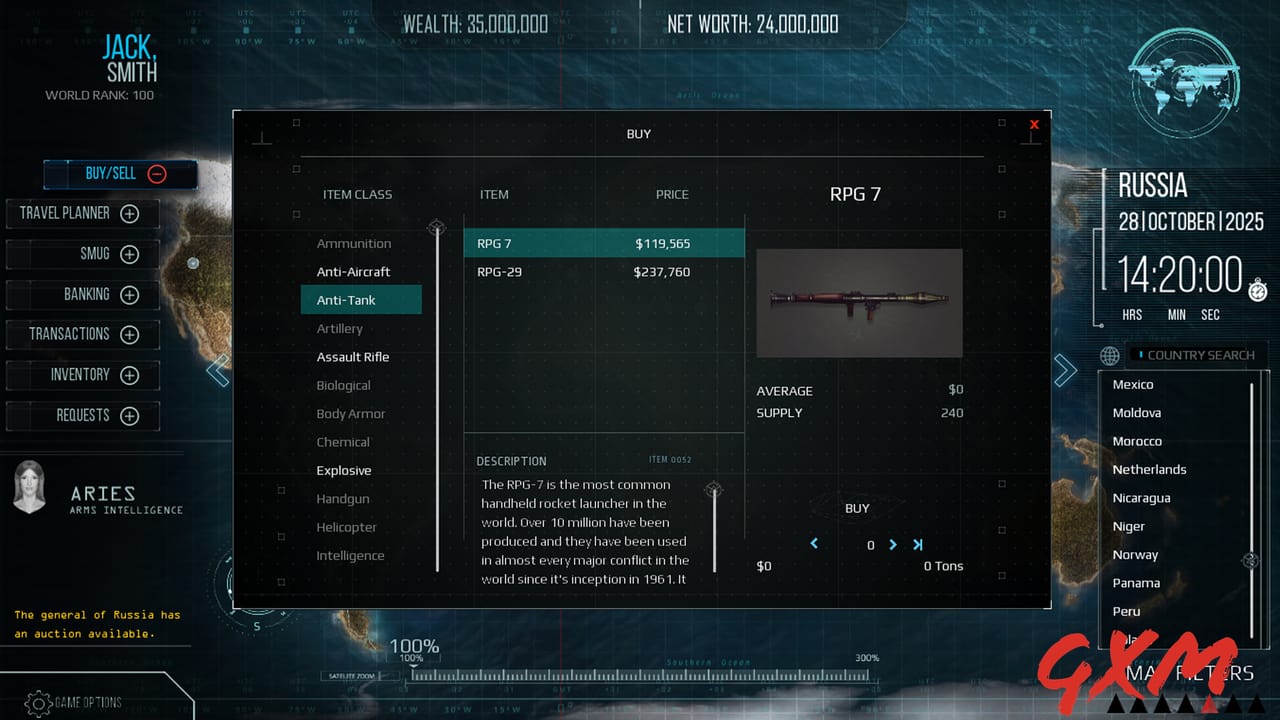Click the globe icon beside Country Search
Viewport: 1280px width, 720px height.
pyautogui.click(x=1110, y=356)
